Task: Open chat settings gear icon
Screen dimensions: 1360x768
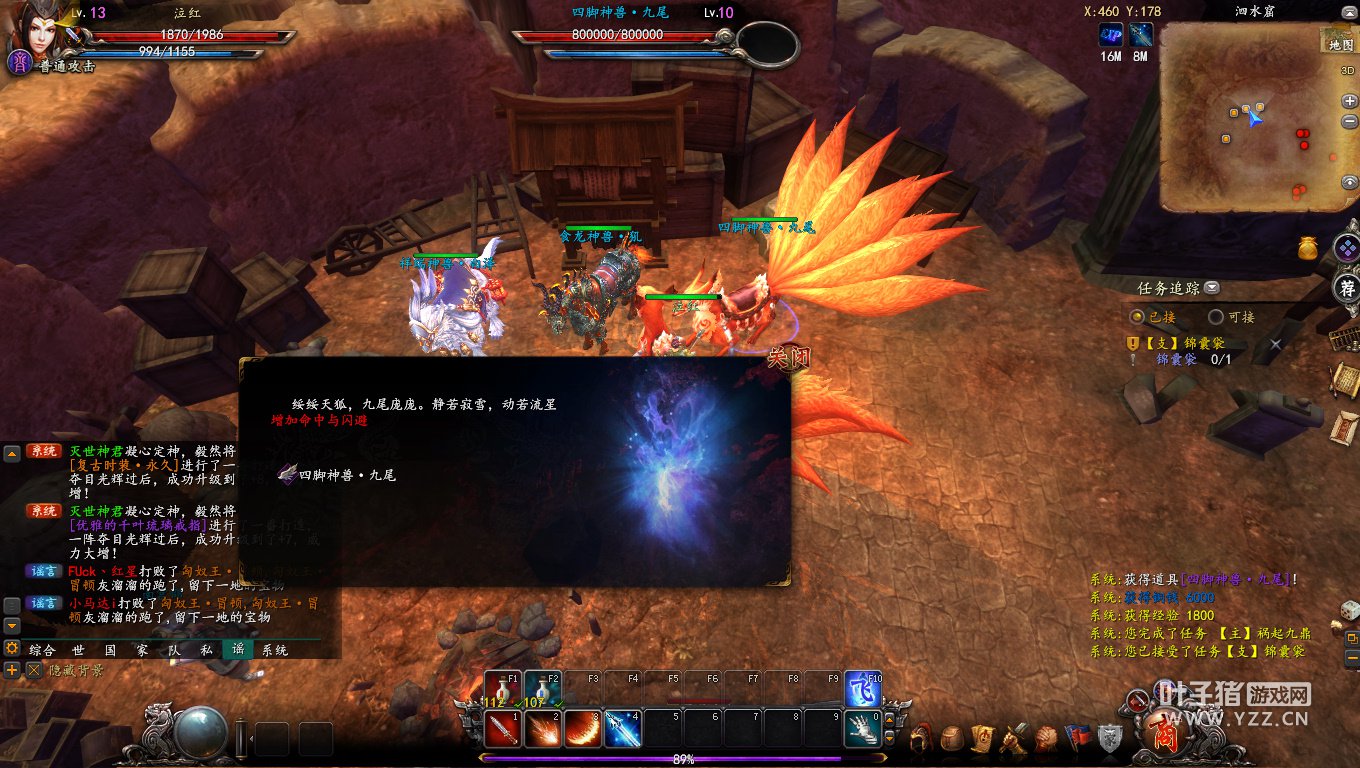Action: click(12, 648)
